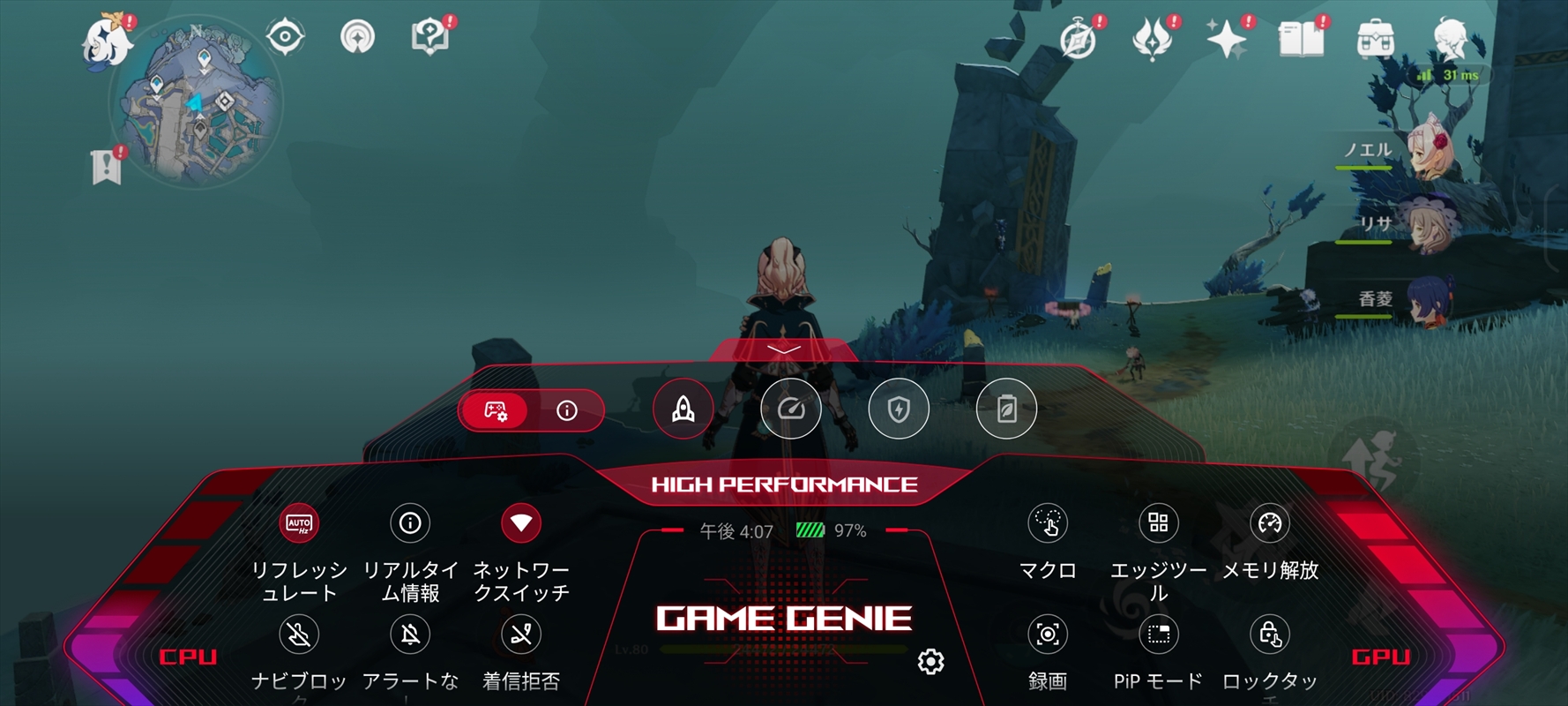
Task: Open the adventurer handbook book icon
Action: pyautogui.click(x=1301, y=40)
